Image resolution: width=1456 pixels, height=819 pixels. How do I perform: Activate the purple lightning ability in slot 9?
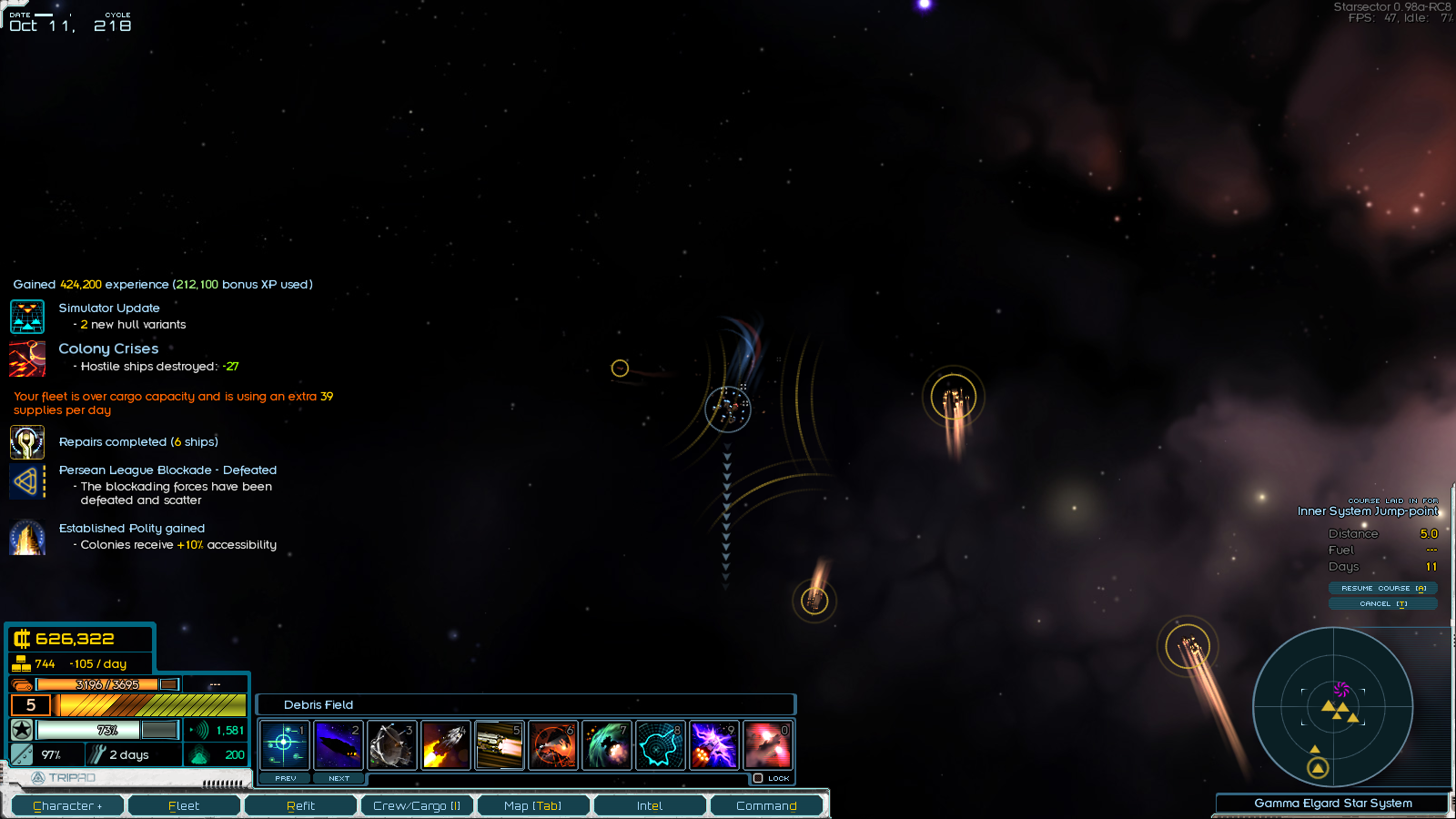[x=714, y=745]
